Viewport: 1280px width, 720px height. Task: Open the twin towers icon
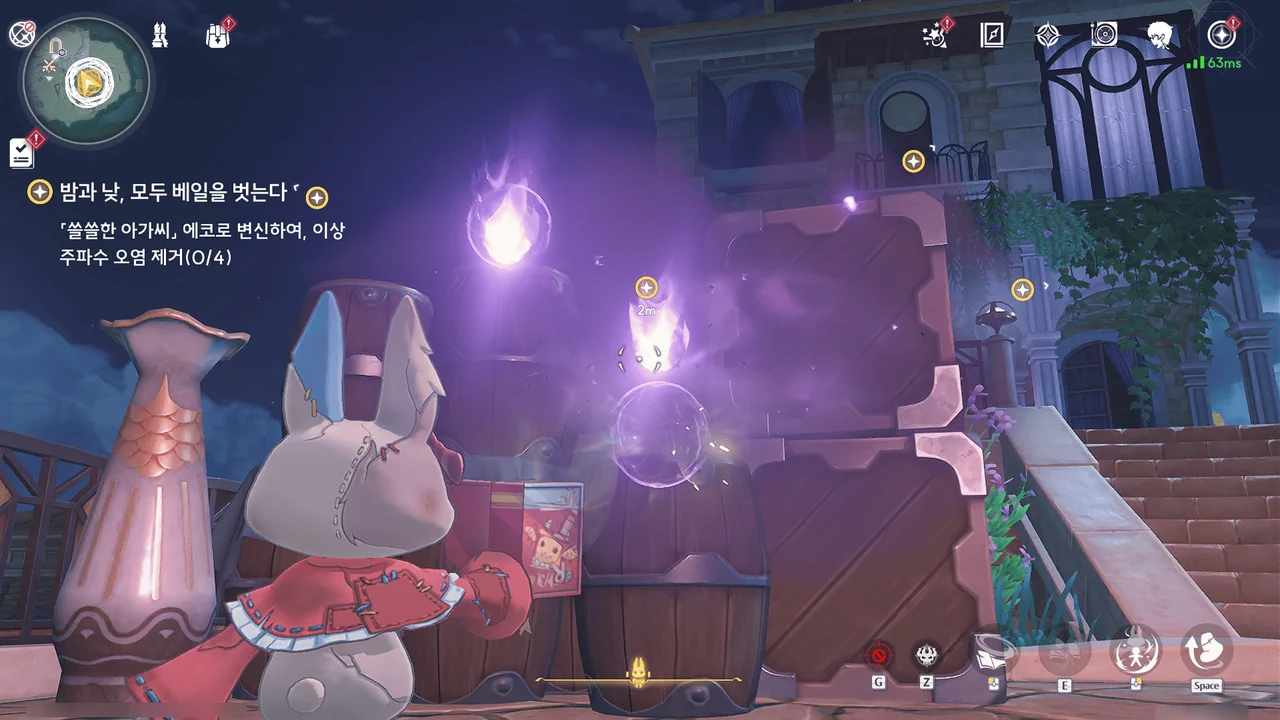coord(159,35)
